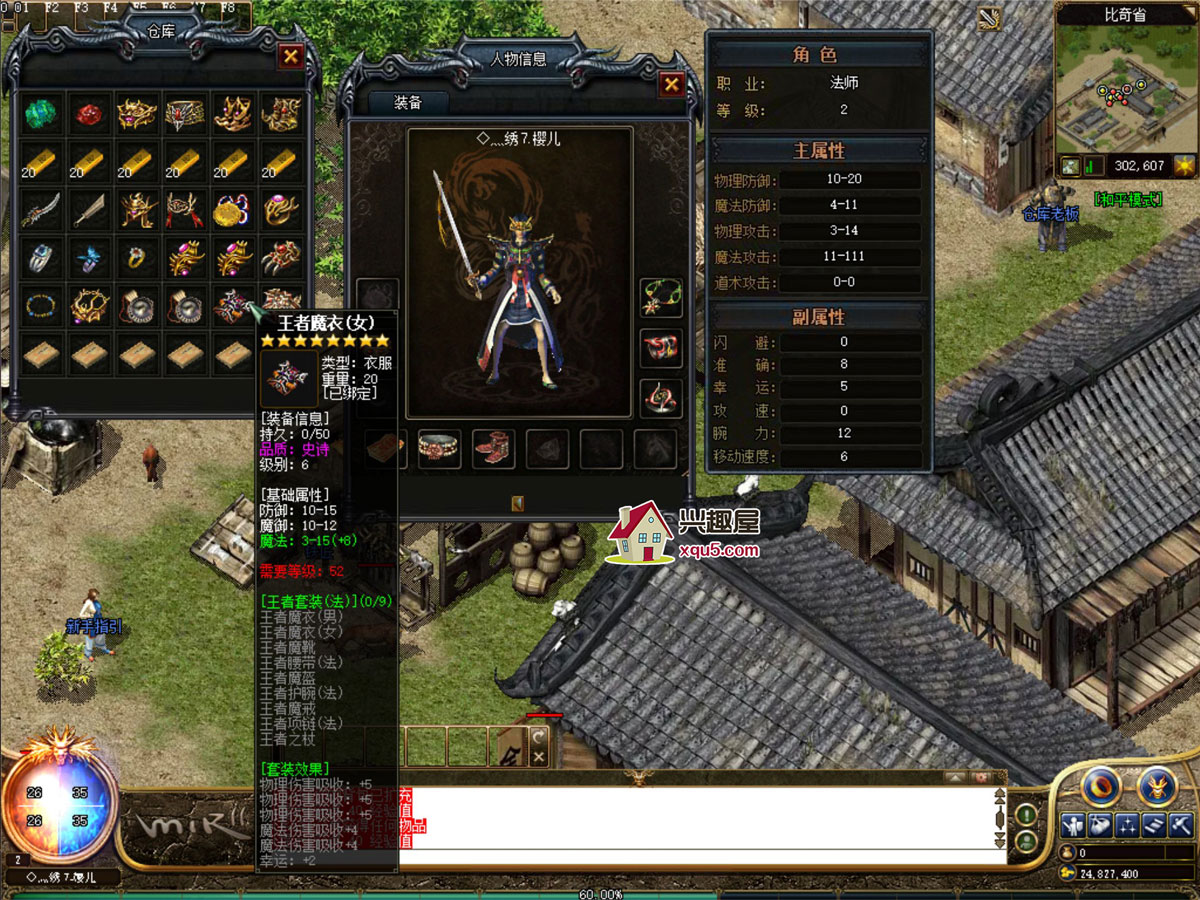The height and width of the screenshot is (900, 1200).
Task: Select the curved saber weapon slot
Action: coord(41,210)
